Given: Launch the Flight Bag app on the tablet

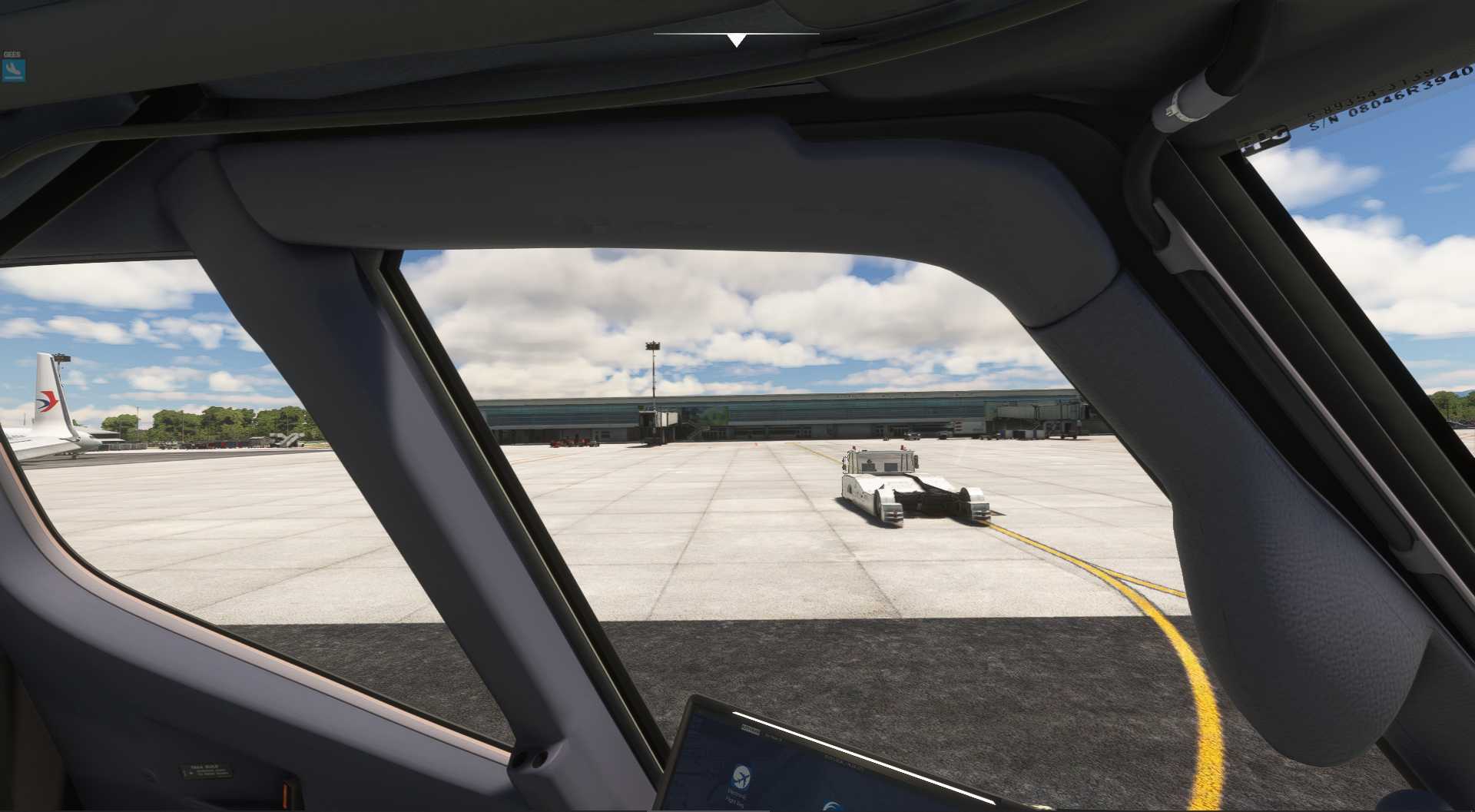Looking at the screenshot, I should coord(741,777).
